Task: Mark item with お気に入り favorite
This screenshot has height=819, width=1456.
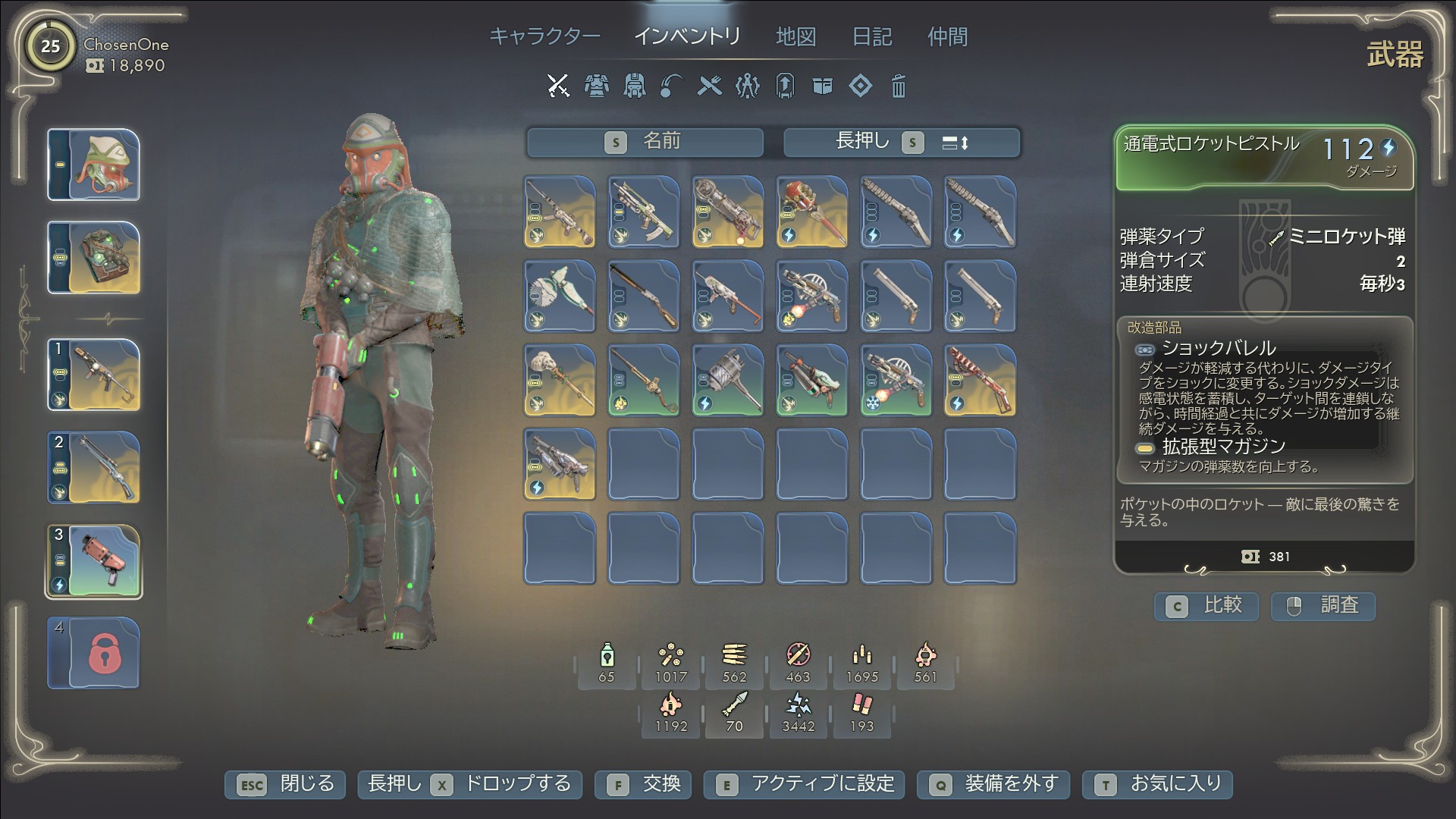Action: (1157, 784)
